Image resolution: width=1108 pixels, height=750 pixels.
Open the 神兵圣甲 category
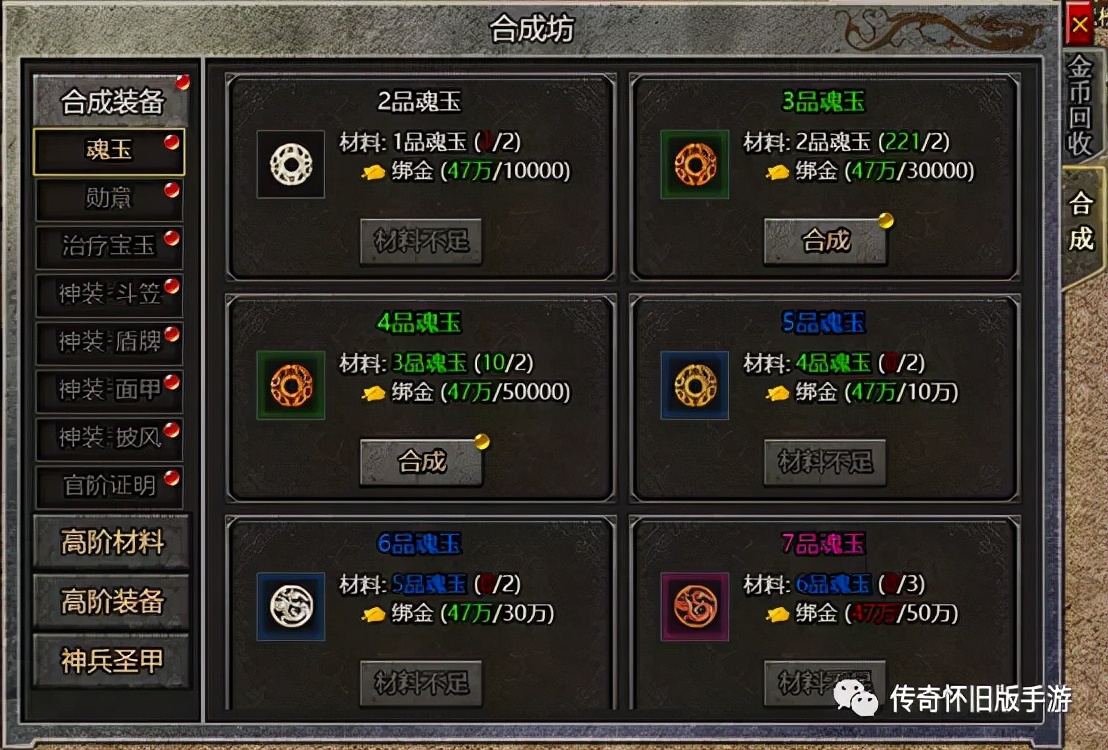[111, 660]
